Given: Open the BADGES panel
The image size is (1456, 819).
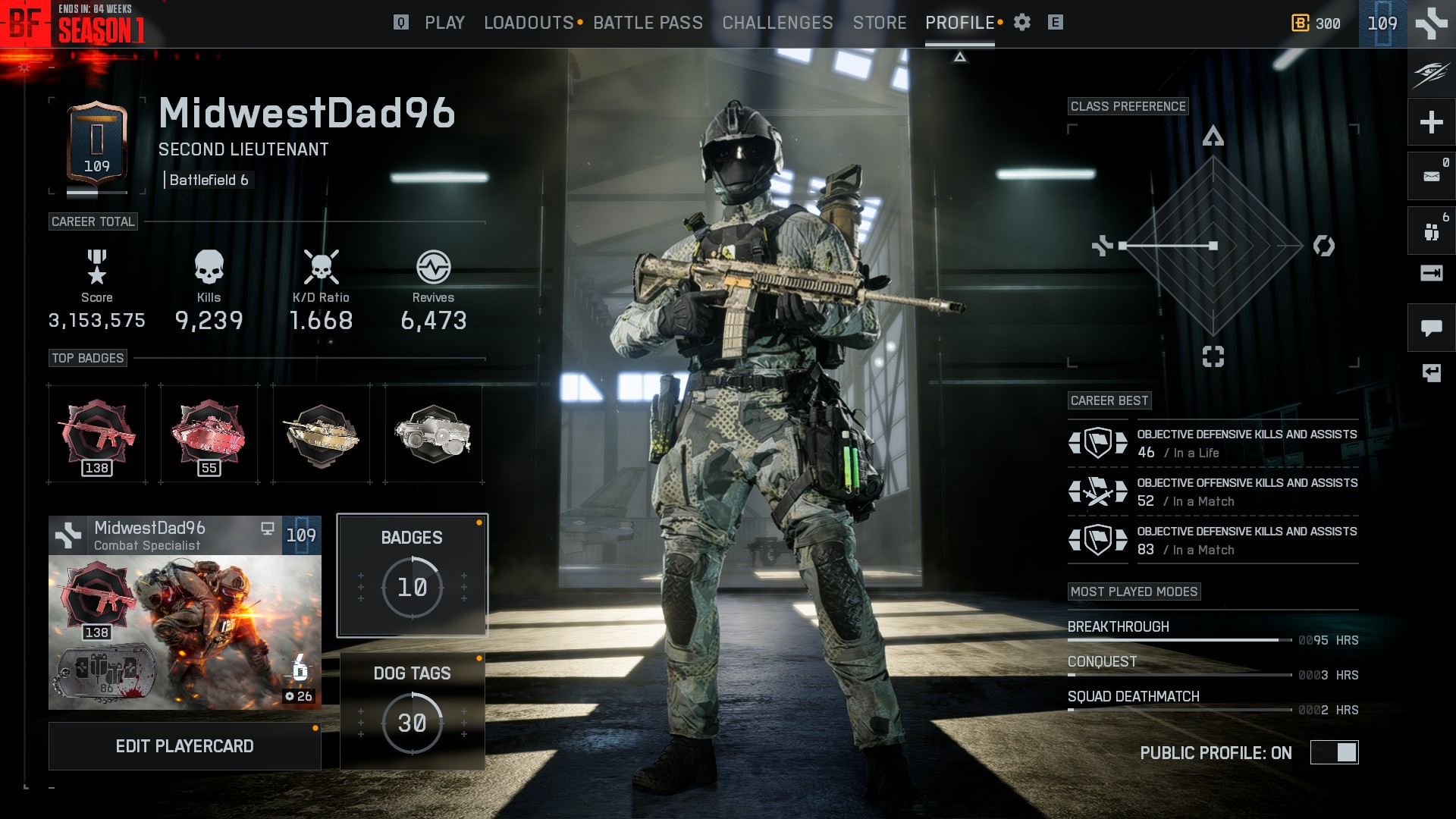Looking at the screenshot, I should (x=412, y=575).
